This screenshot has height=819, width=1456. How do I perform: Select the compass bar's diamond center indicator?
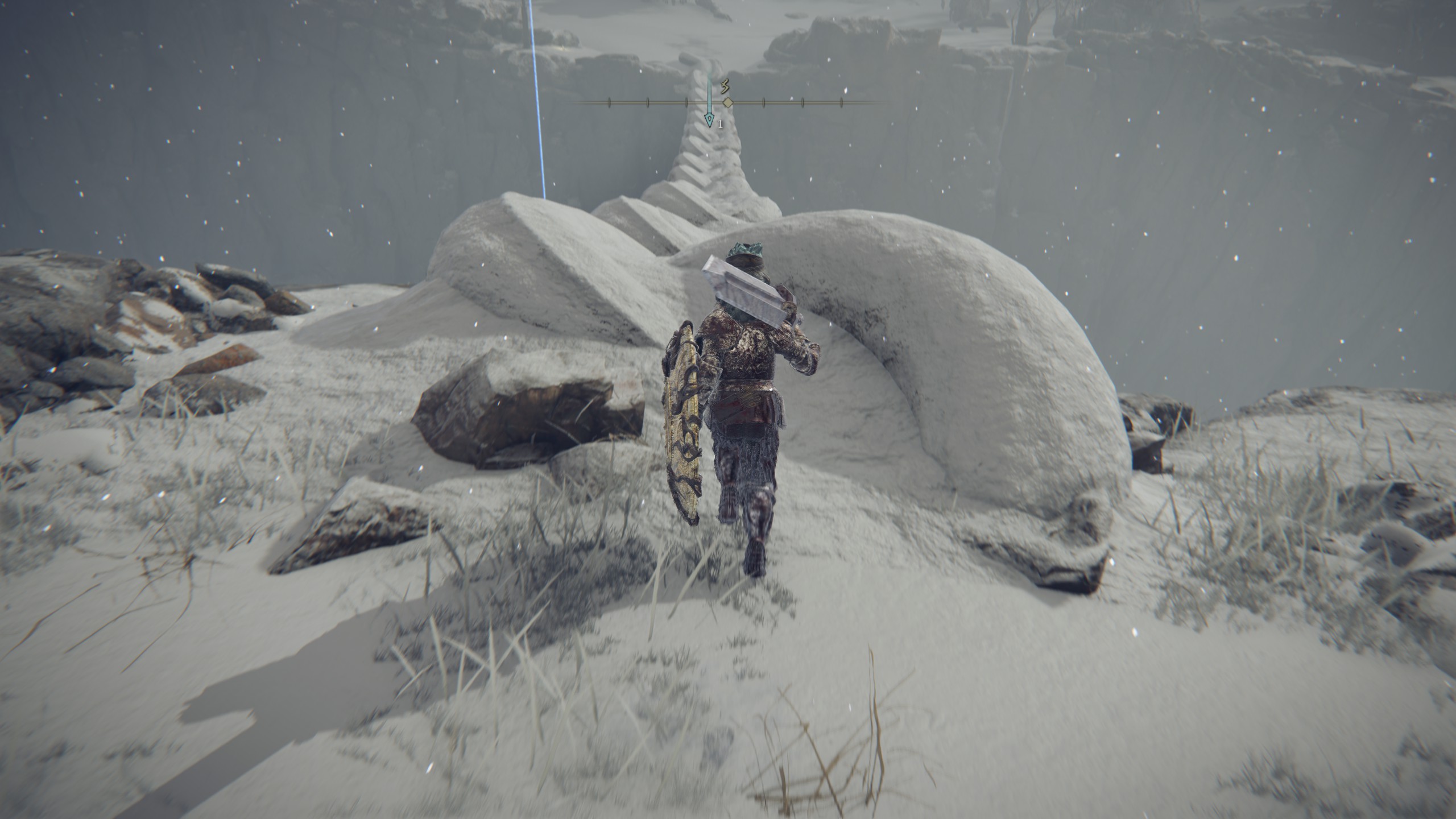coord(727,102)
